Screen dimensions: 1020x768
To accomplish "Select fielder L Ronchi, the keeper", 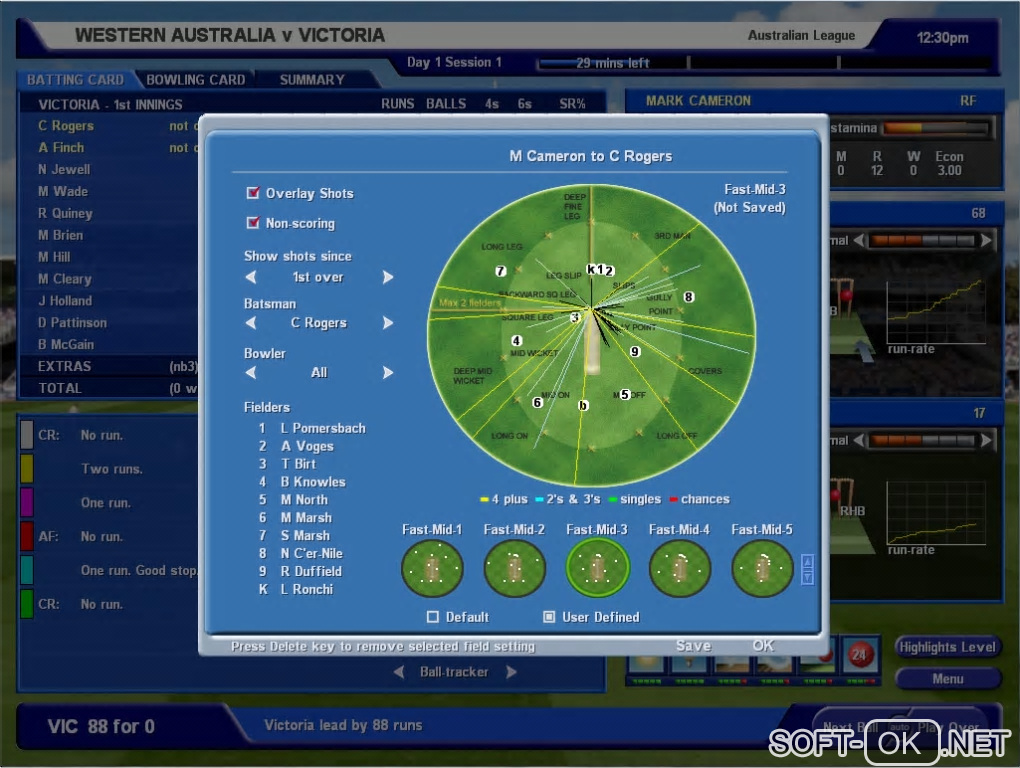I will pos(306,589).
